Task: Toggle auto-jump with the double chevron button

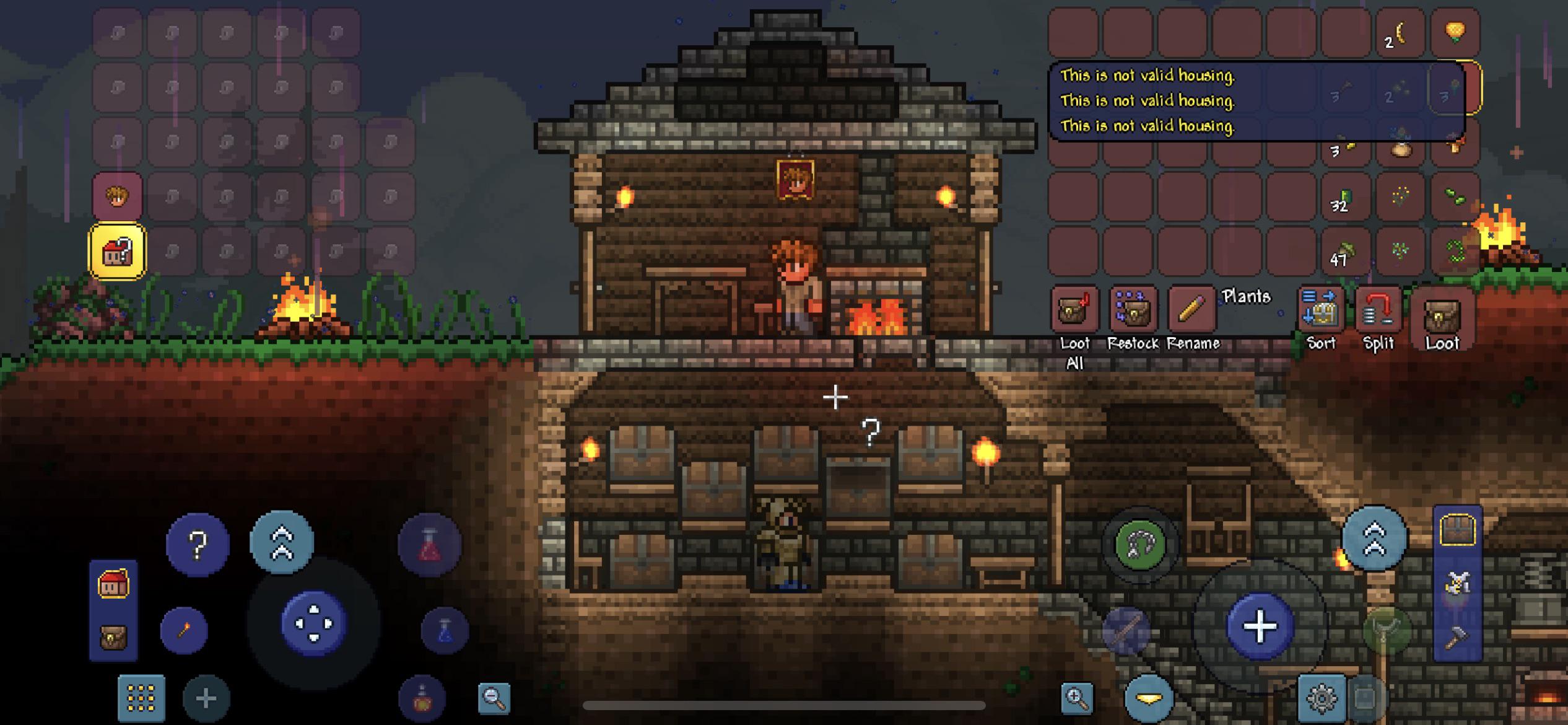Action: 282,542
